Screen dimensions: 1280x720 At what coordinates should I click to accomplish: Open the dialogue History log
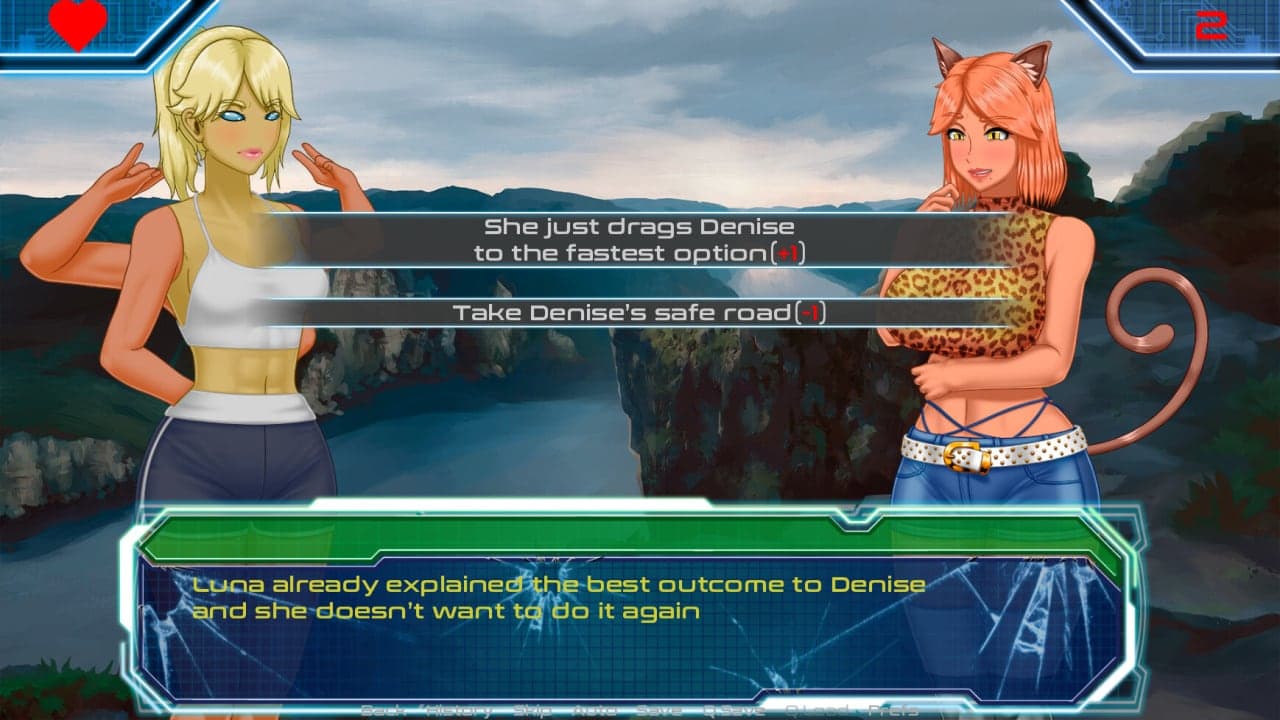(x=458, y=710)
